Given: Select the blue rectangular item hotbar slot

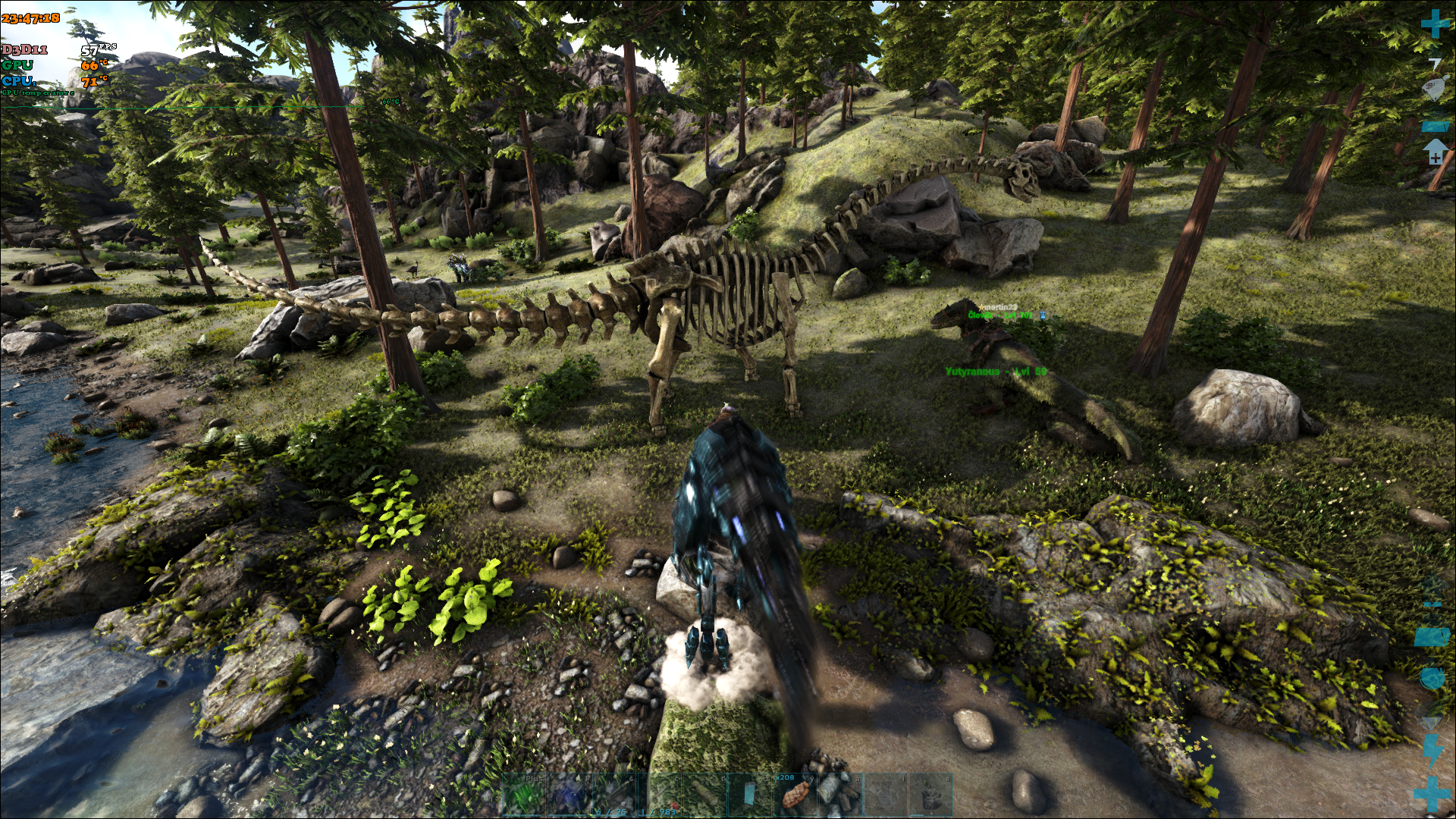Looking at the screenshot, I should tap(749, 794).
